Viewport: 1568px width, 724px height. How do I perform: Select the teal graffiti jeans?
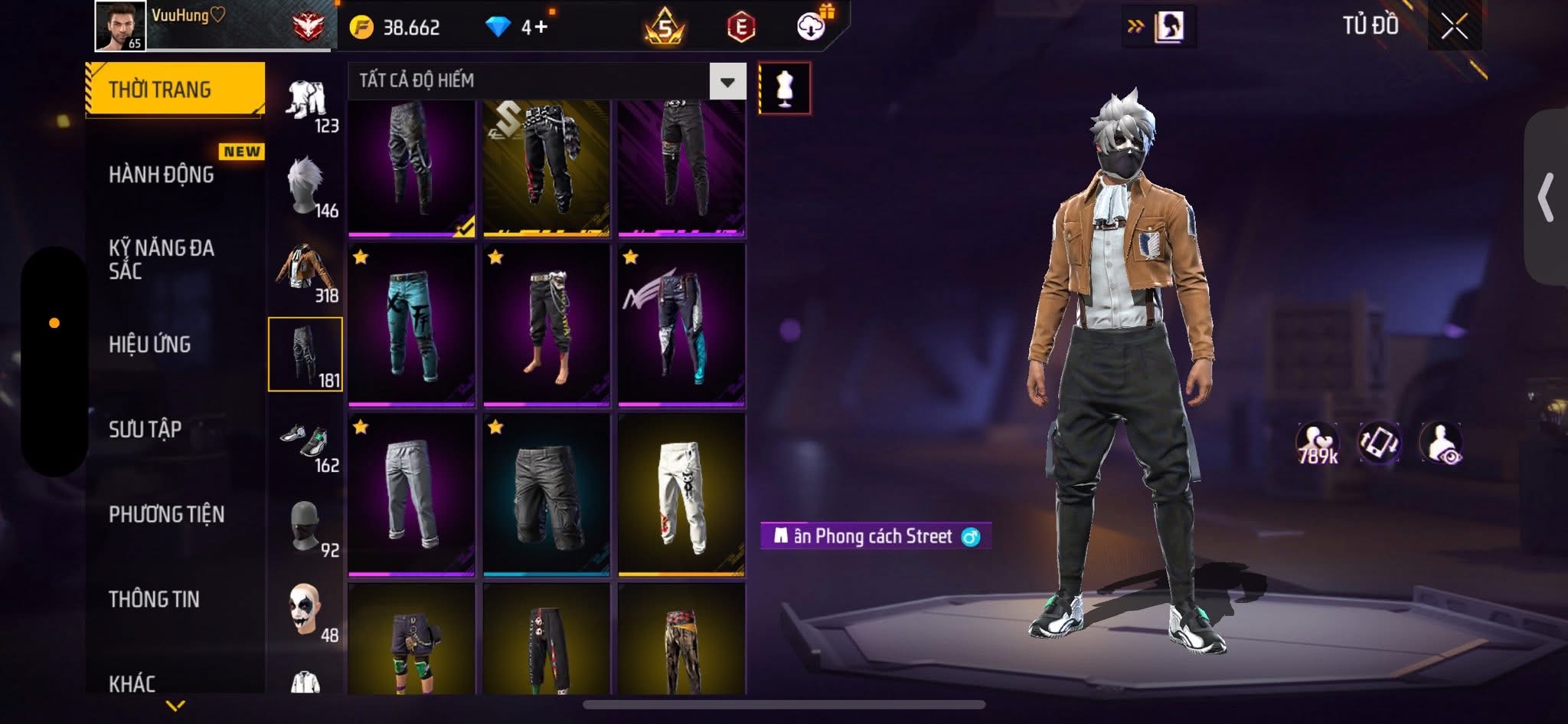[412, 325]
